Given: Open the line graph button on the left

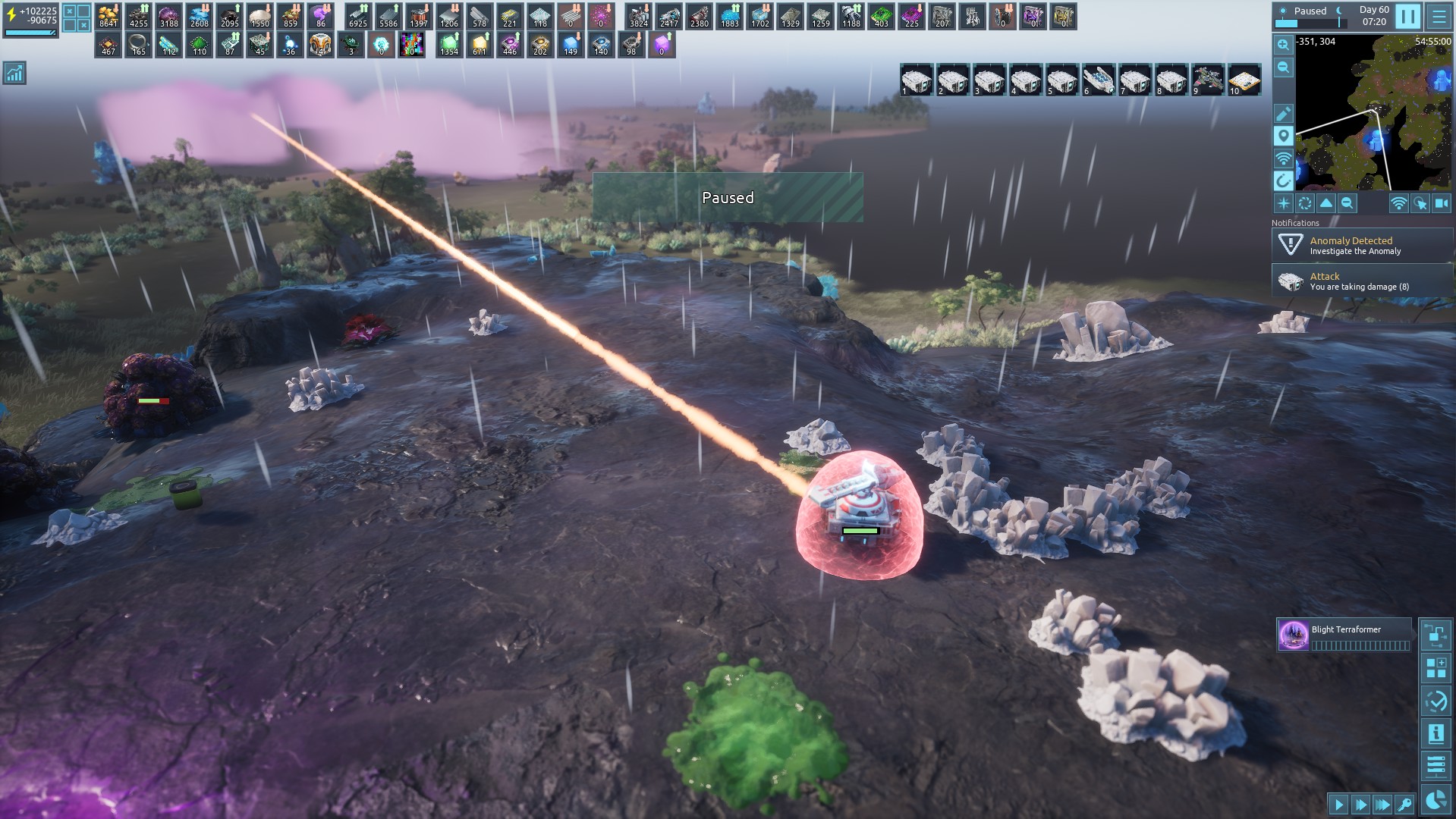Looking at the screenshot, I should [x=14, y=73].
